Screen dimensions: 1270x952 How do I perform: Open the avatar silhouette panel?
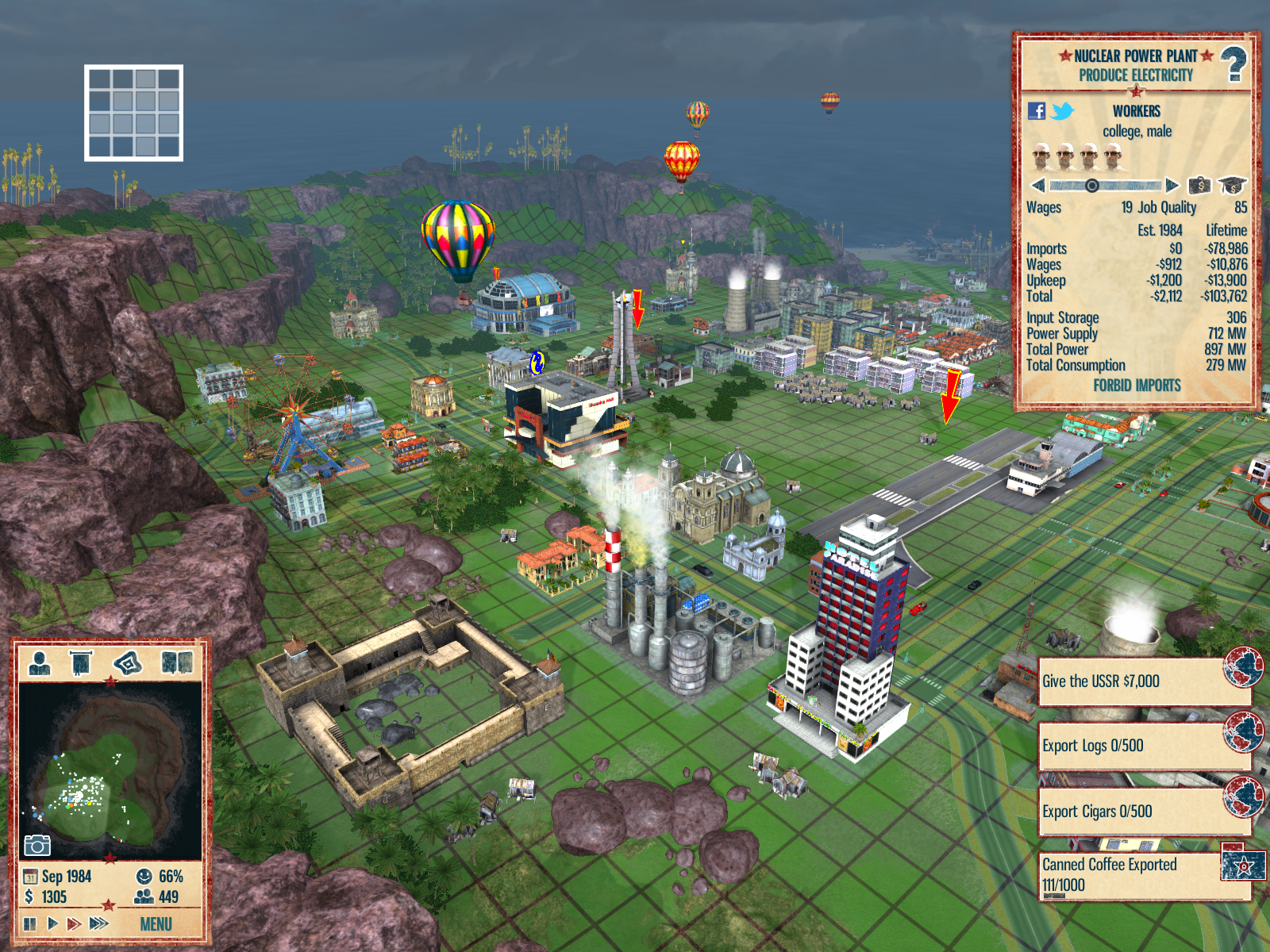point(39,662)
